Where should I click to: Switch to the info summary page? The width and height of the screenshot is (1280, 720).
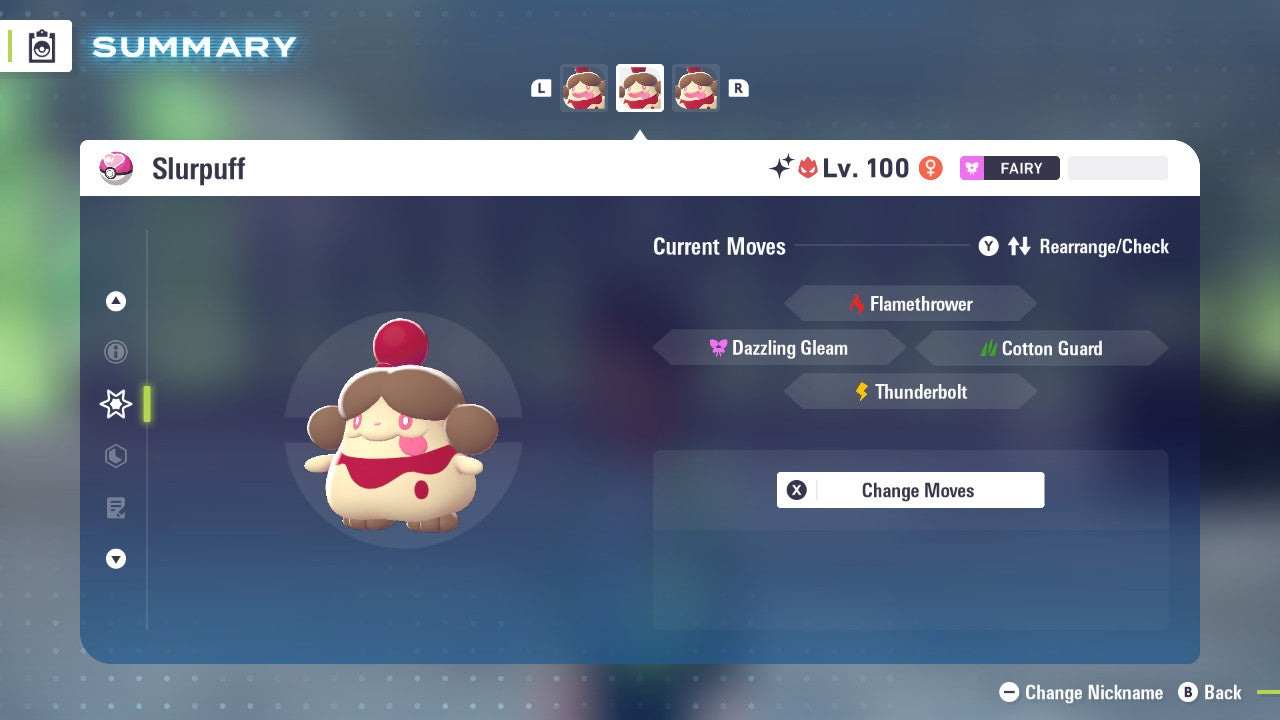click(116, 352)
